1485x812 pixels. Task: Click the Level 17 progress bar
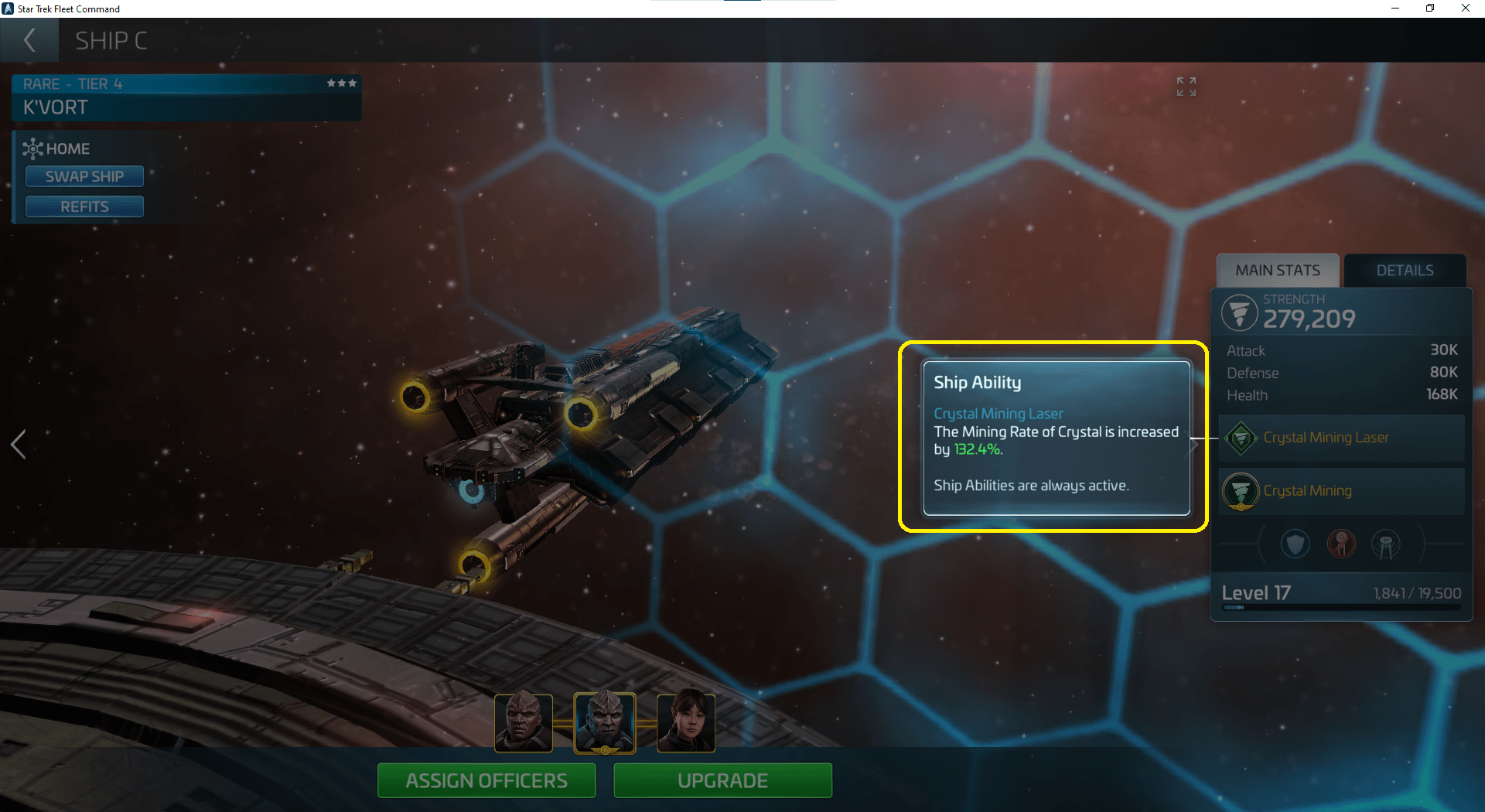tap(1340, 607)
